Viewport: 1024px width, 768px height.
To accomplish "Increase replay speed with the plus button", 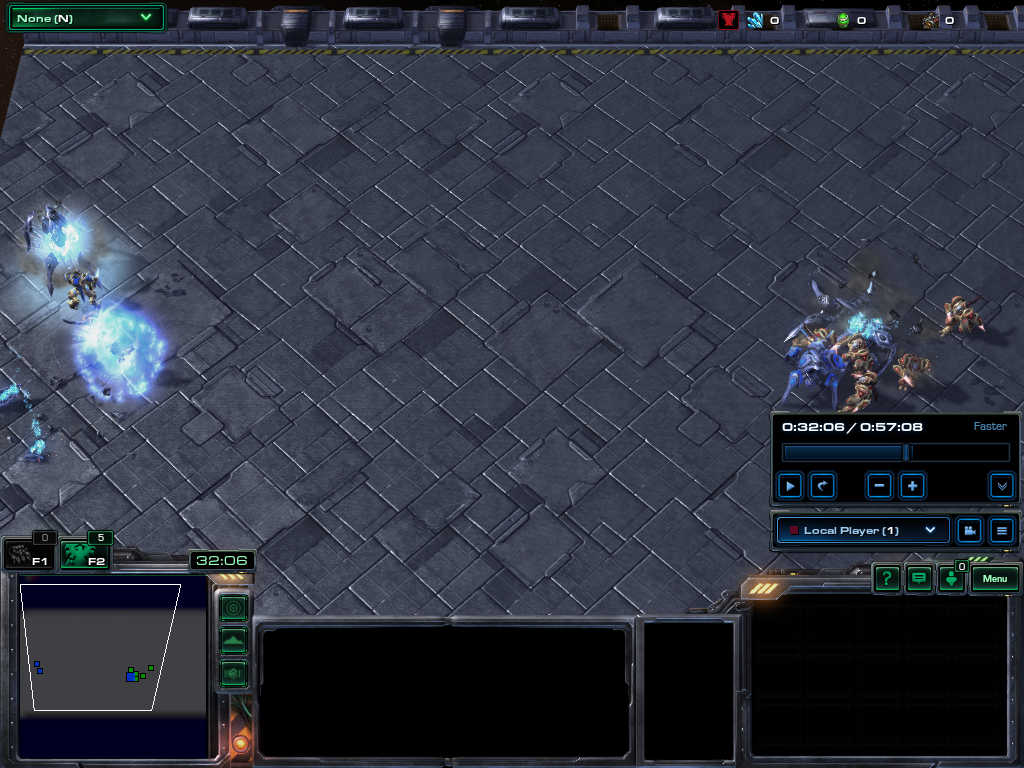I will point(912,486).
